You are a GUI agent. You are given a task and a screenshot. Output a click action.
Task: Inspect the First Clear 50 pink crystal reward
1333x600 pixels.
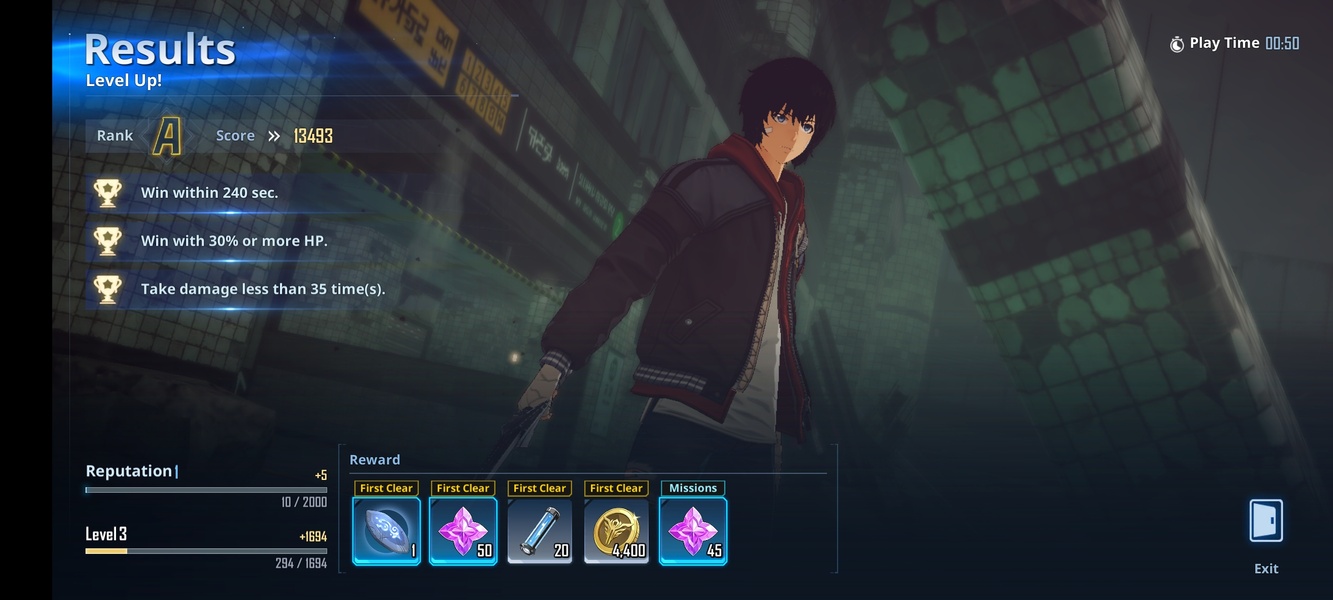click(x=463, y=530)
